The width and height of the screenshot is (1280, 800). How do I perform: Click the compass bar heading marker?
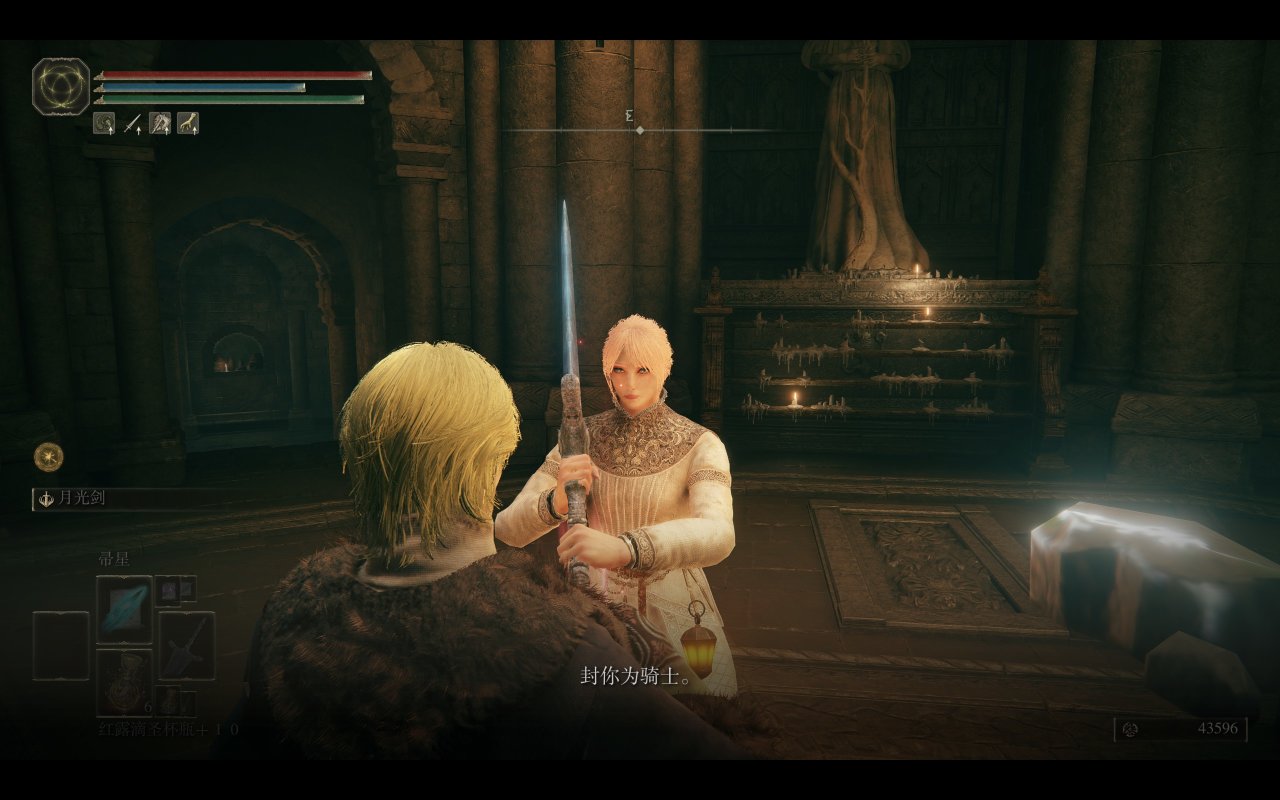tap(640, 130)
